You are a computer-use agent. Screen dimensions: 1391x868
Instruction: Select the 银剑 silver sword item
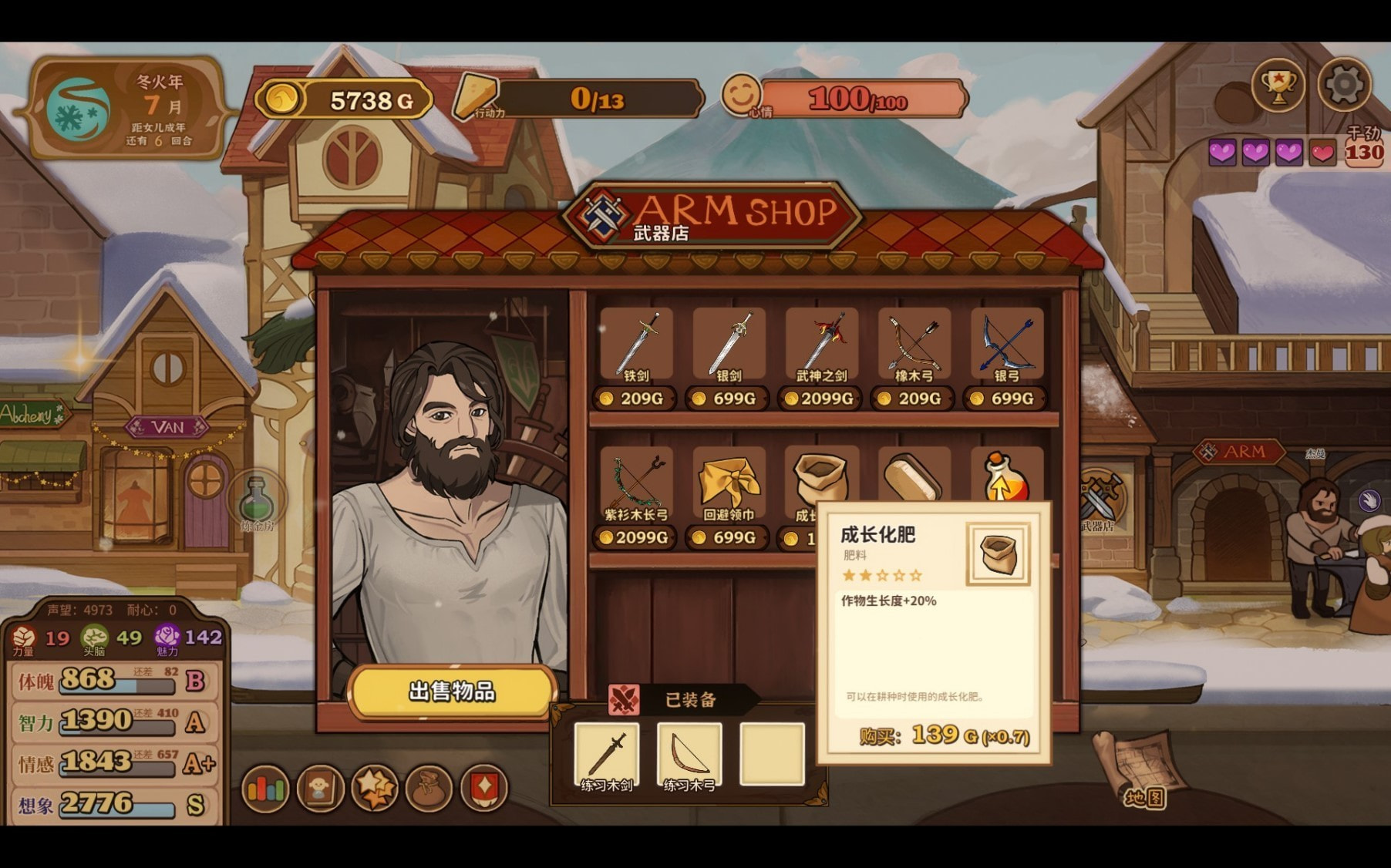(x=729, y=347)
